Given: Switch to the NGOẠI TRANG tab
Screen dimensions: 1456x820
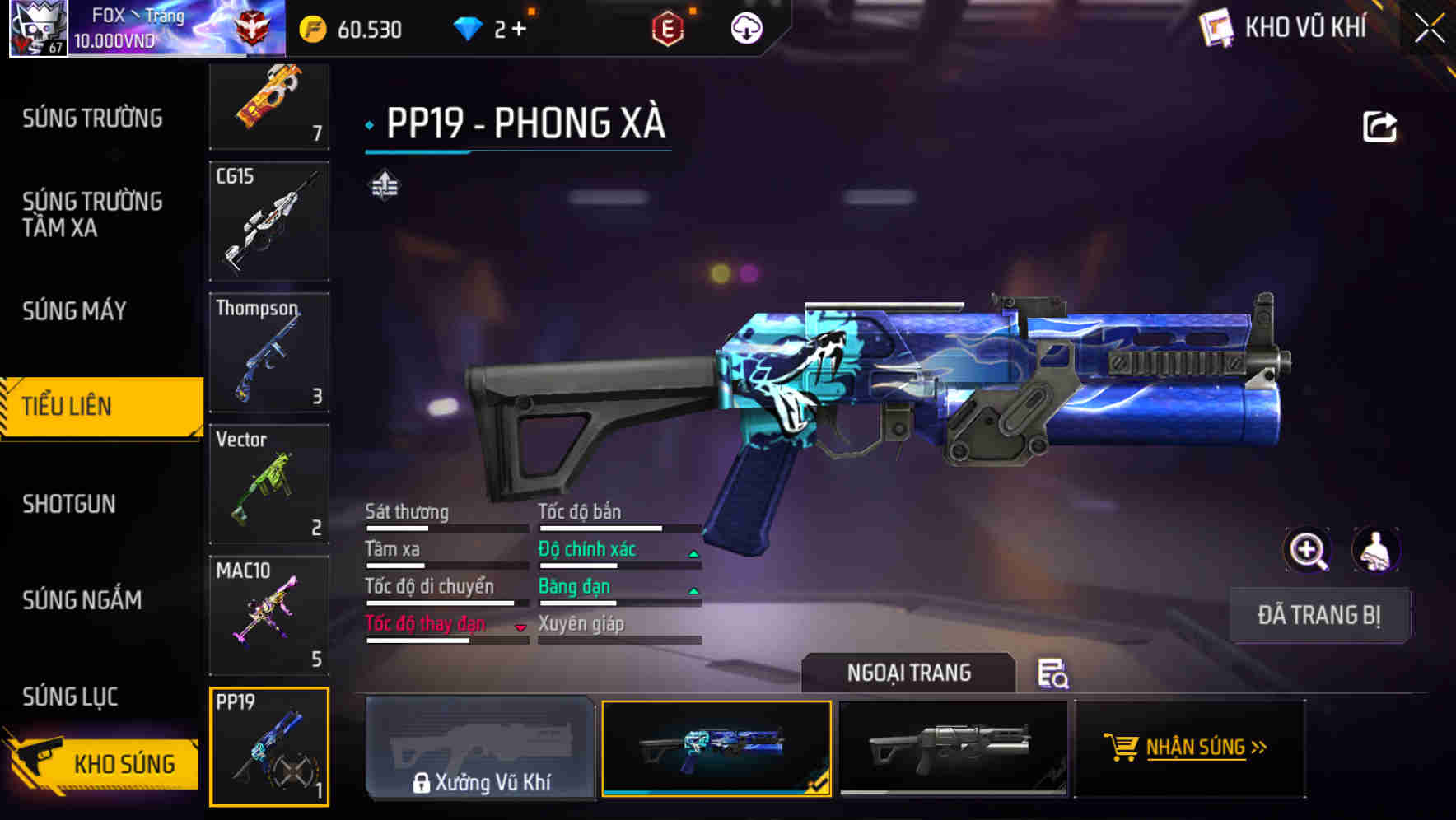Looking at the screenshot, I should coord(910,673).
